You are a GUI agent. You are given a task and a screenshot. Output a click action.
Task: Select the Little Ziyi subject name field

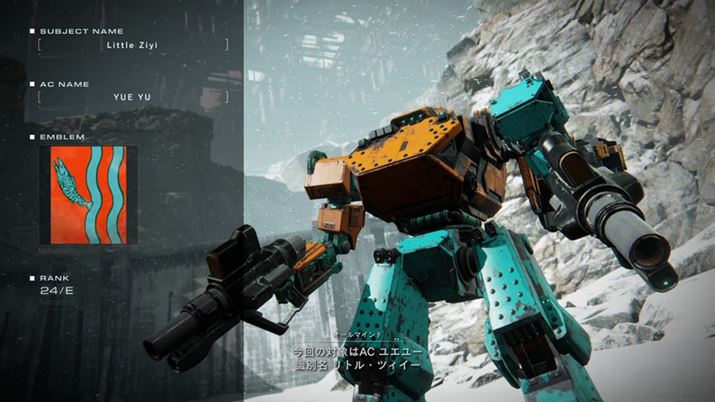133,45
